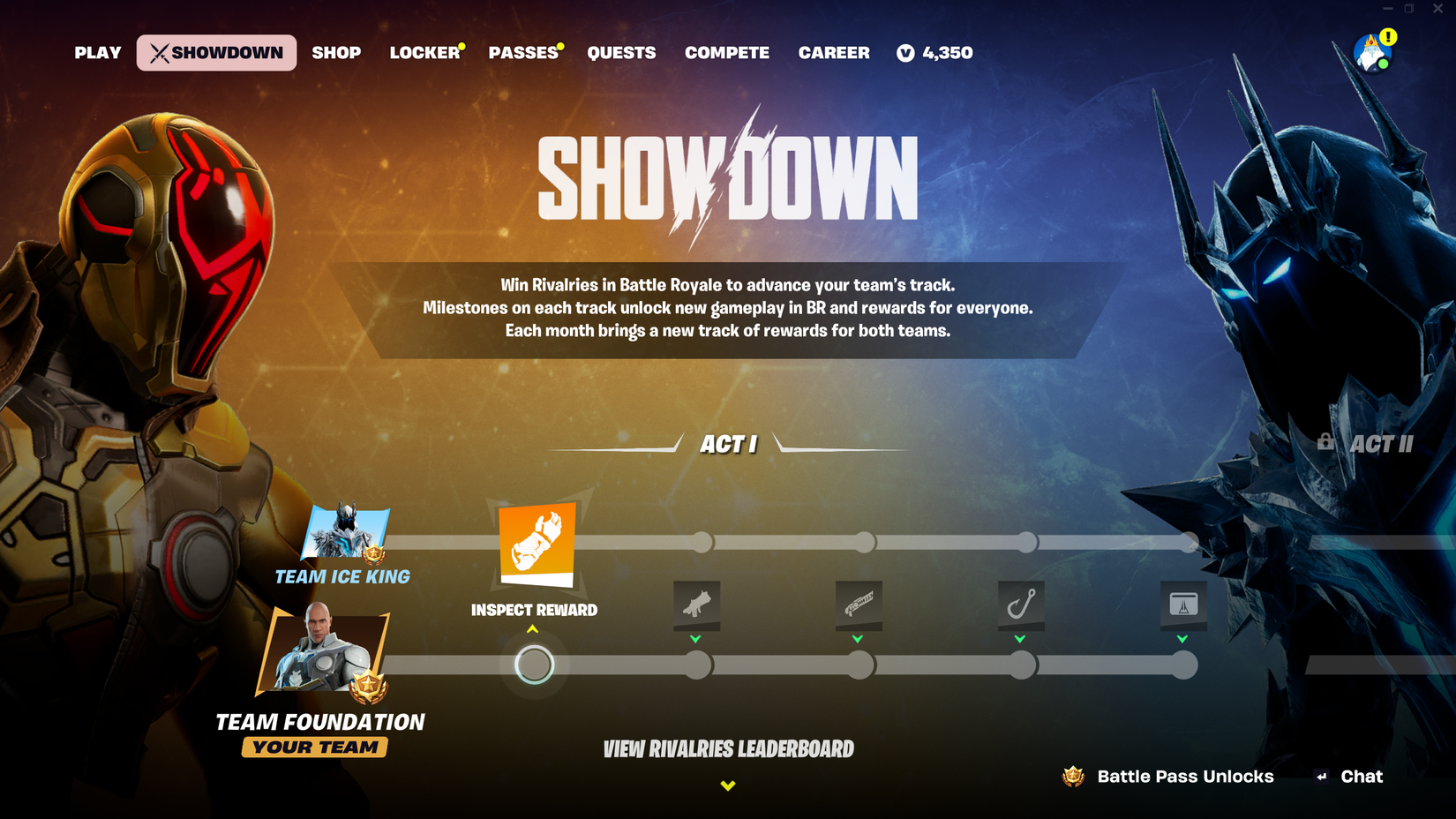Open the Compete section
Screen dimensions: 1456x819
(726, 53)
